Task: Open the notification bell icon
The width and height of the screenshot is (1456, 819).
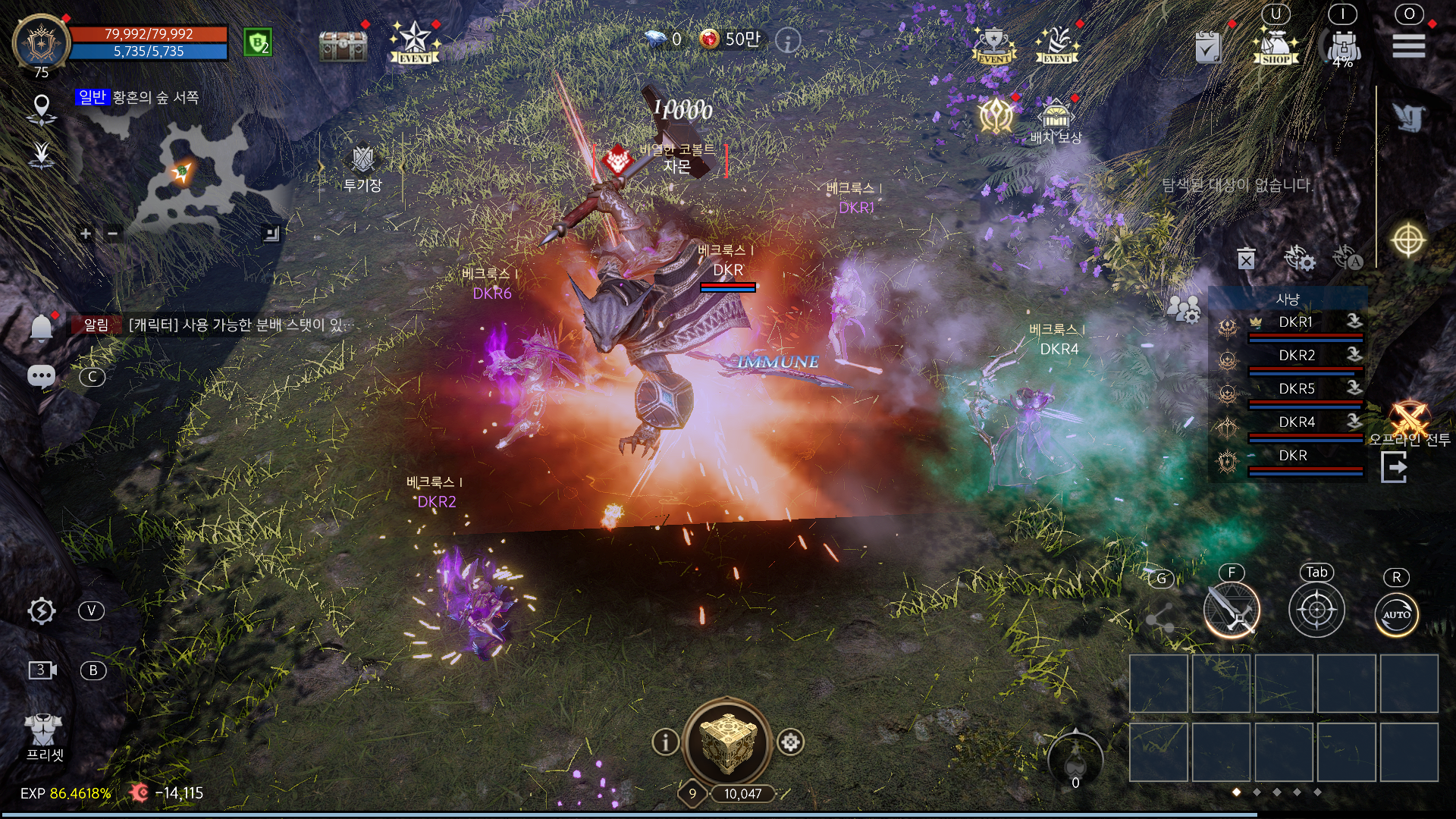Action: click(41, 328)
